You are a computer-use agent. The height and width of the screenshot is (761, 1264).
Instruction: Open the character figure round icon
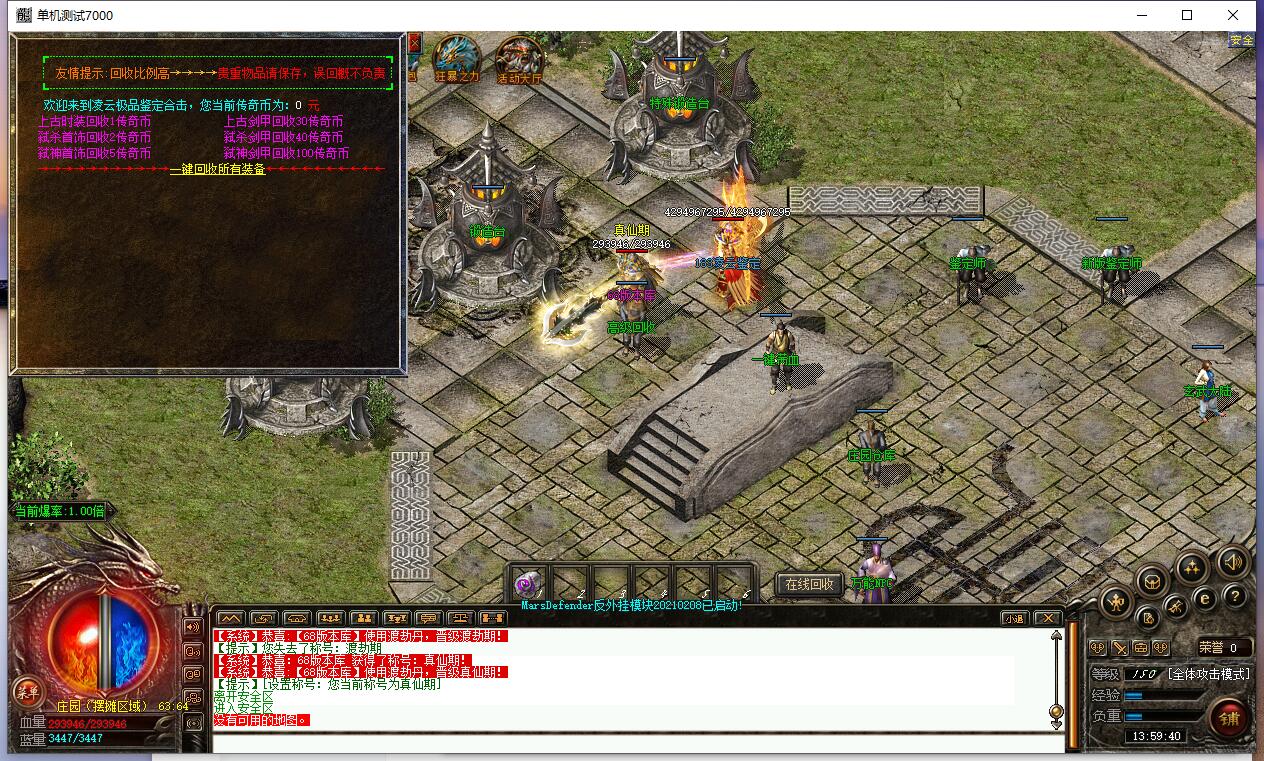(x=1116, y=601)
